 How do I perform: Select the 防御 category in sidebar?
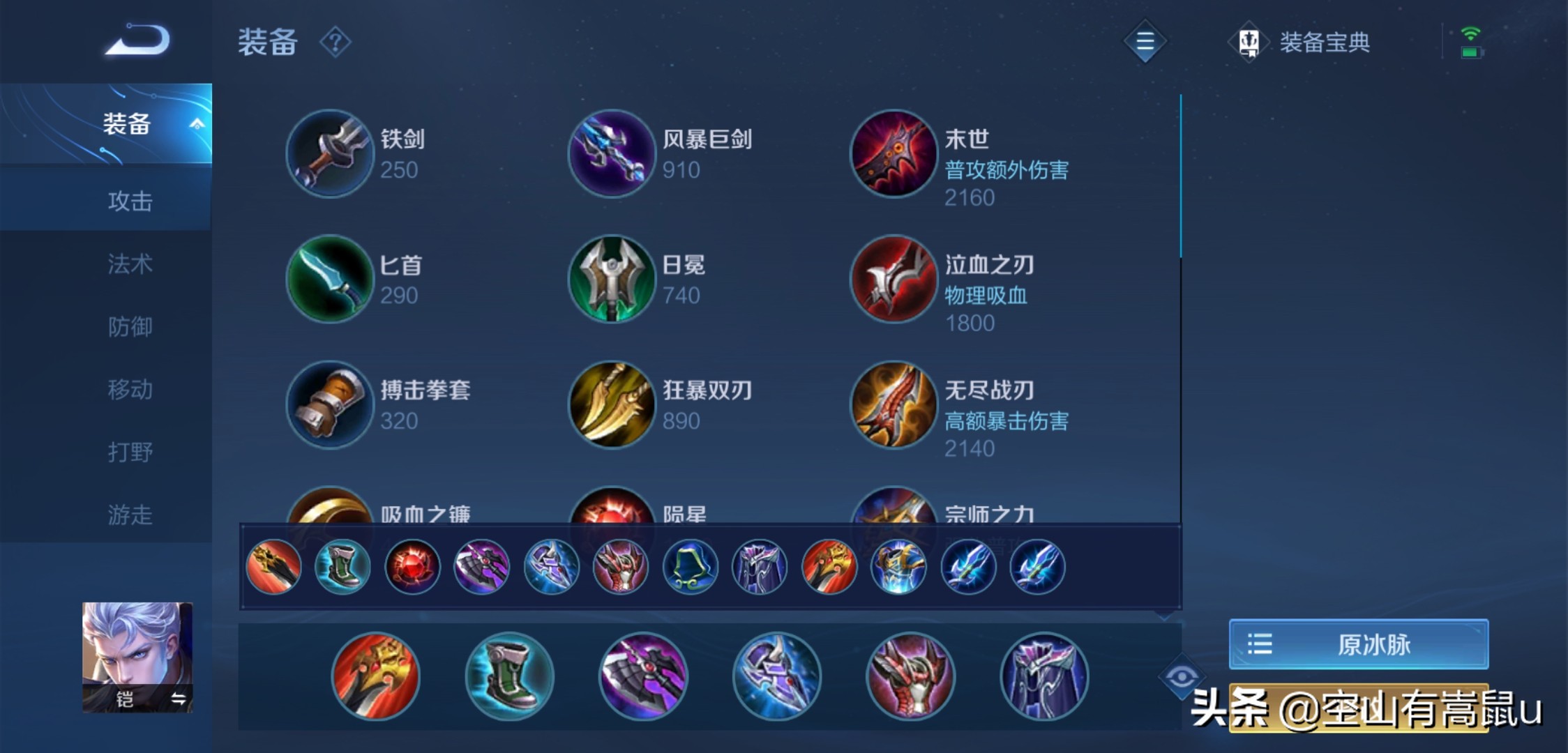tap(129, 328)
